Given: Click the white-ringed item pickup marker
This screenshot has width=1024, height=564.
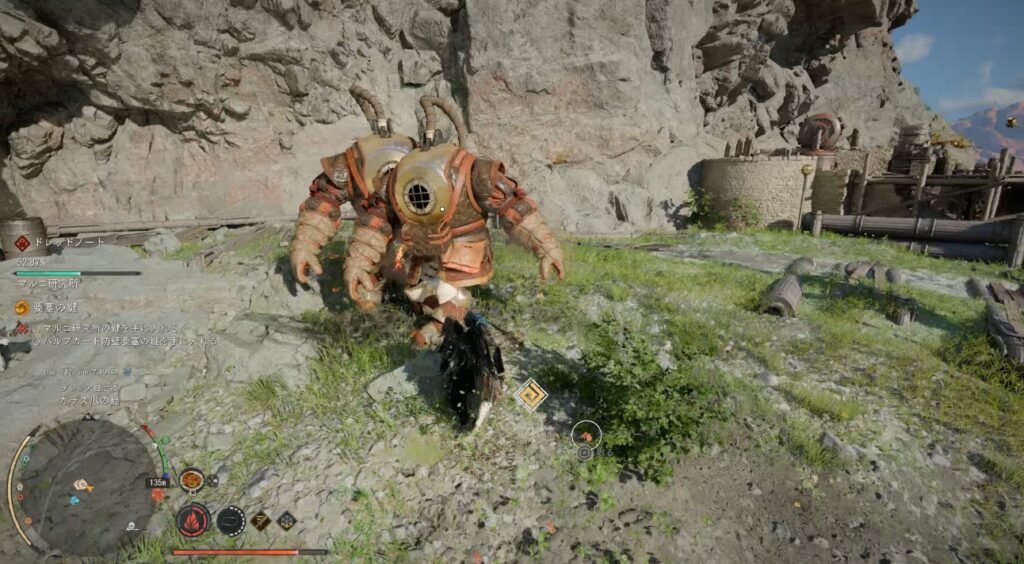Looking at the screenshot, I should pos(586,433).
